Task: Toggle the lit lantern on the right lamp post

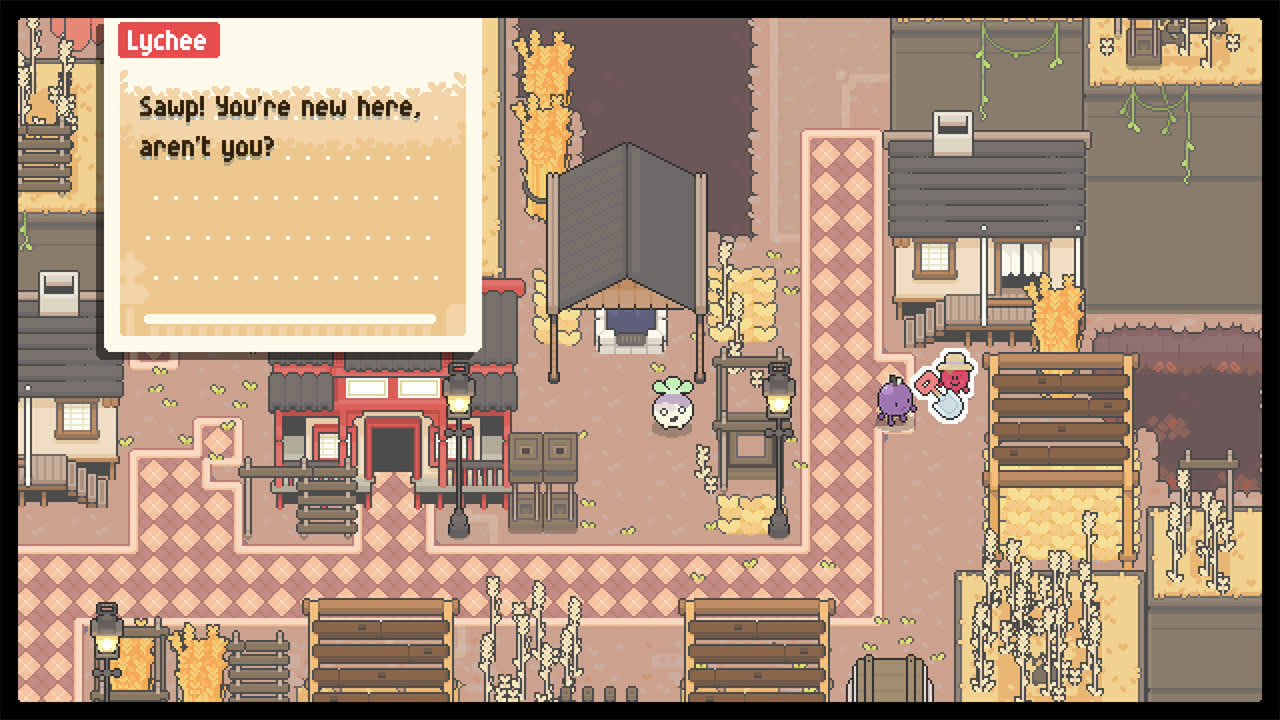Action: [777, 398]
